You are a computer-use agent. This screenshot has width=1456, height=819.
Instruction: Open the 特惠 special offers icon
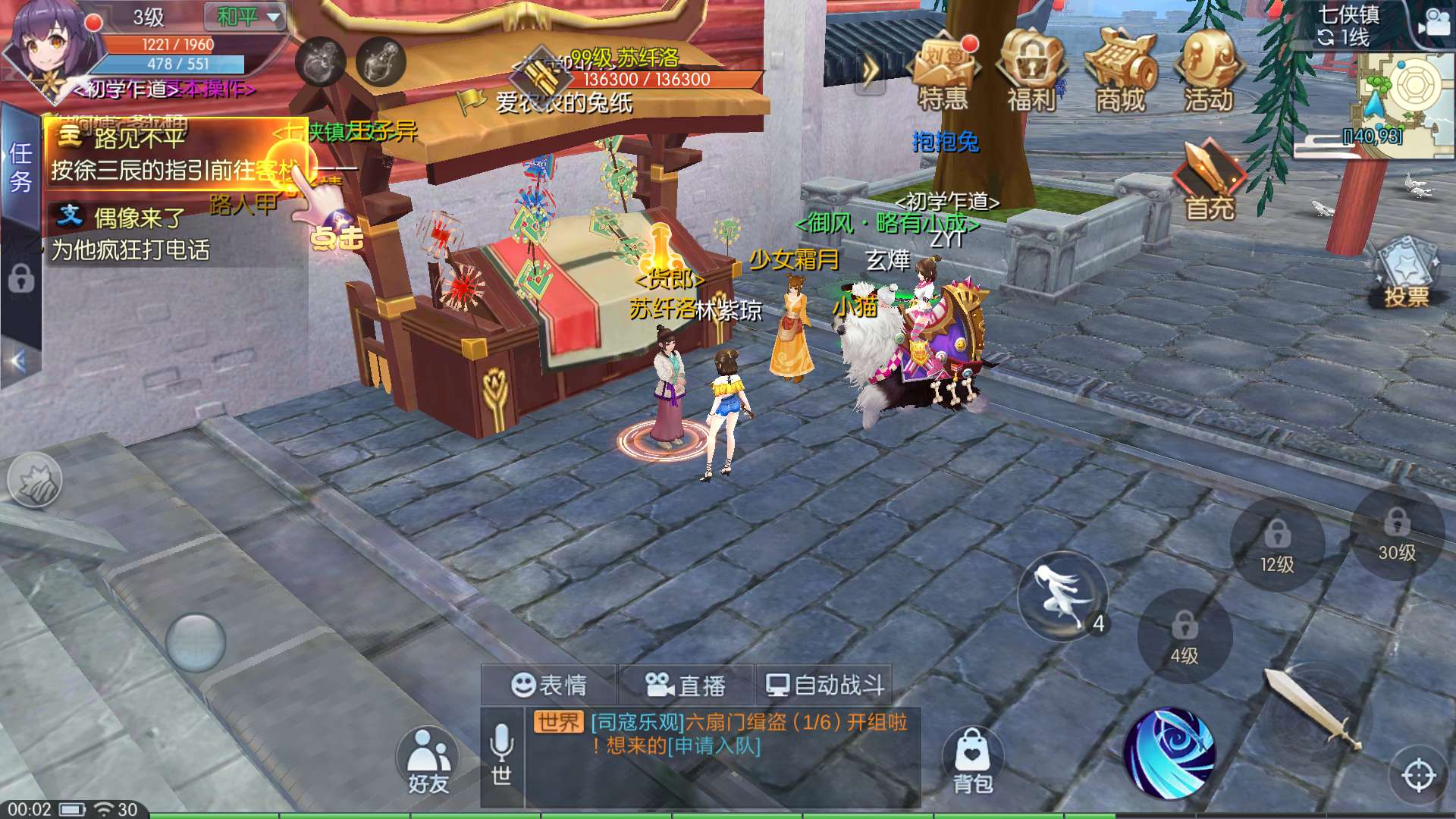(944, 72)
